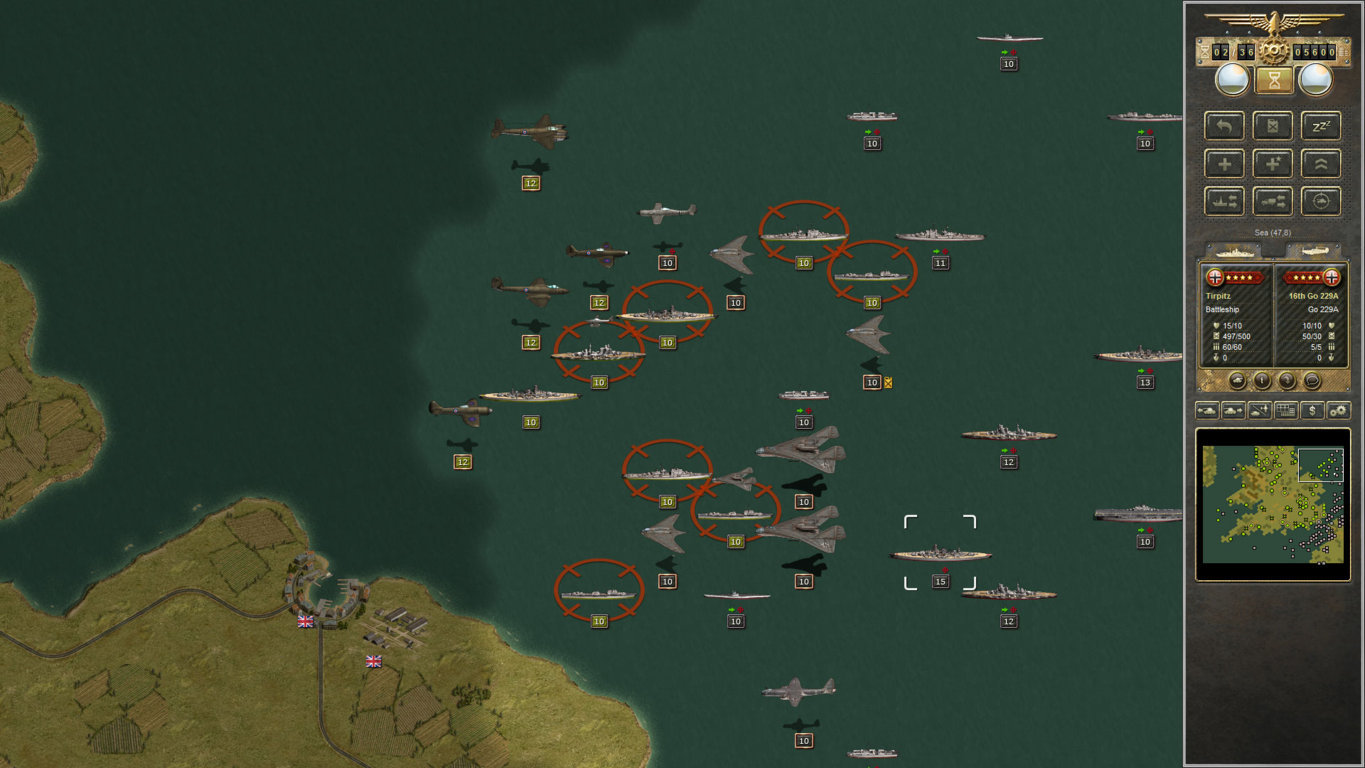Reinforce the Tirpitz with the plus icon
1365x768 pixels.
click(x=1224, y=163)
